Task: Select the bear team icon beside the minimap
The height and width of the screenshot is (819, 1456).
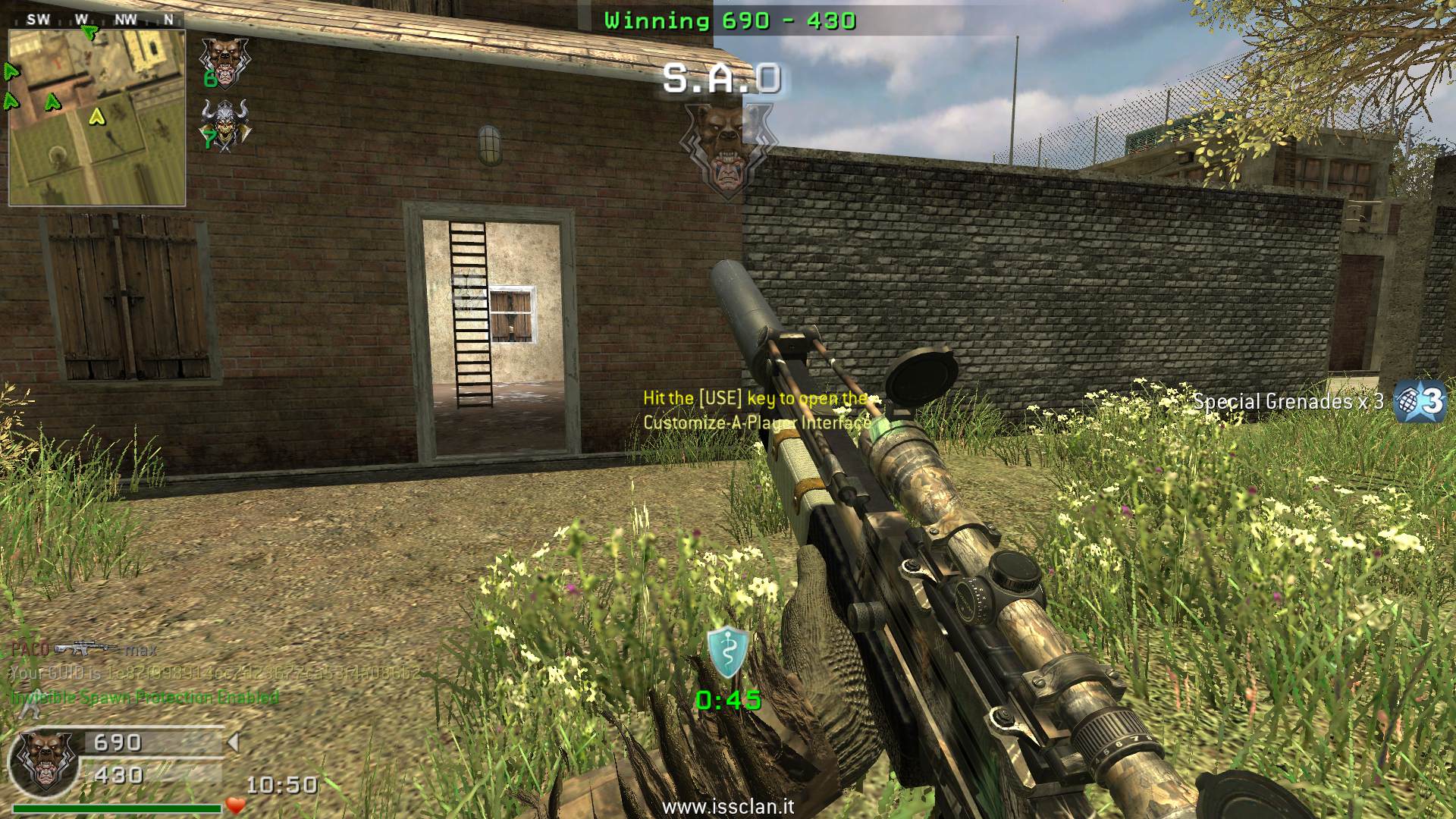Action: pyautogui.click(x=223, y=59)
